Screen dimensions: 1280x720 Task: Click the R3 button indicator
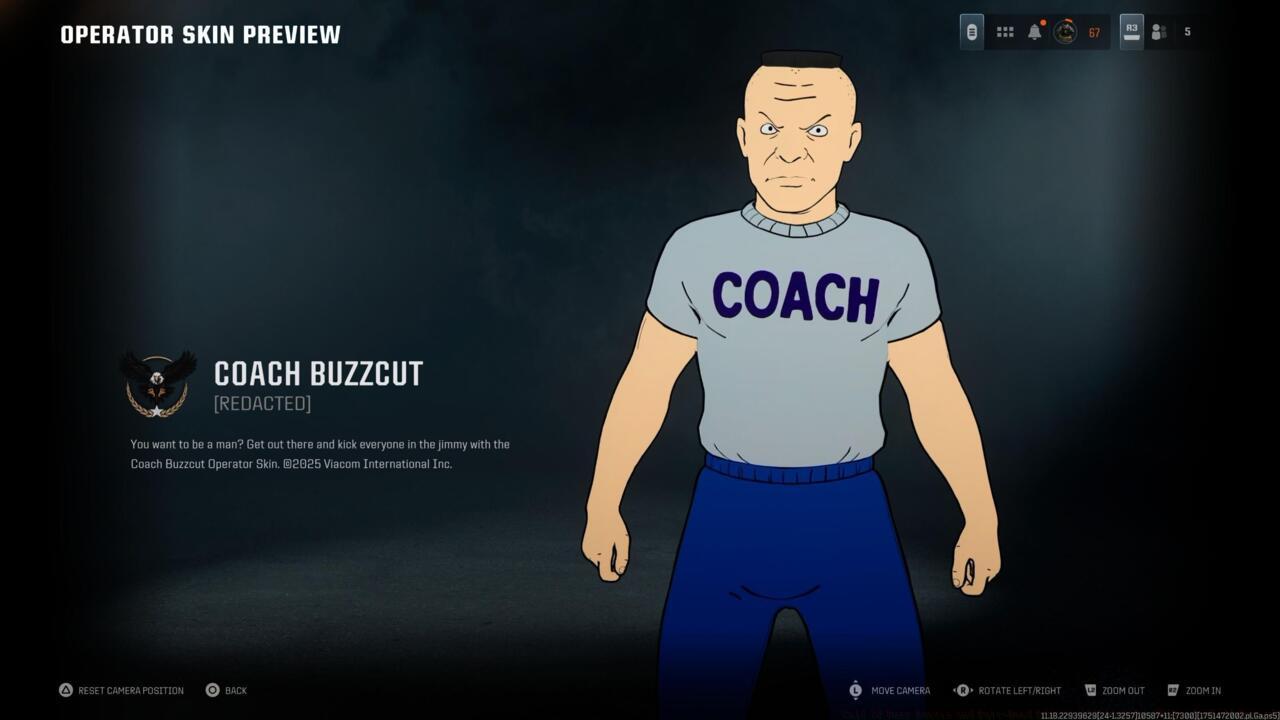(x=1131, y=31)
